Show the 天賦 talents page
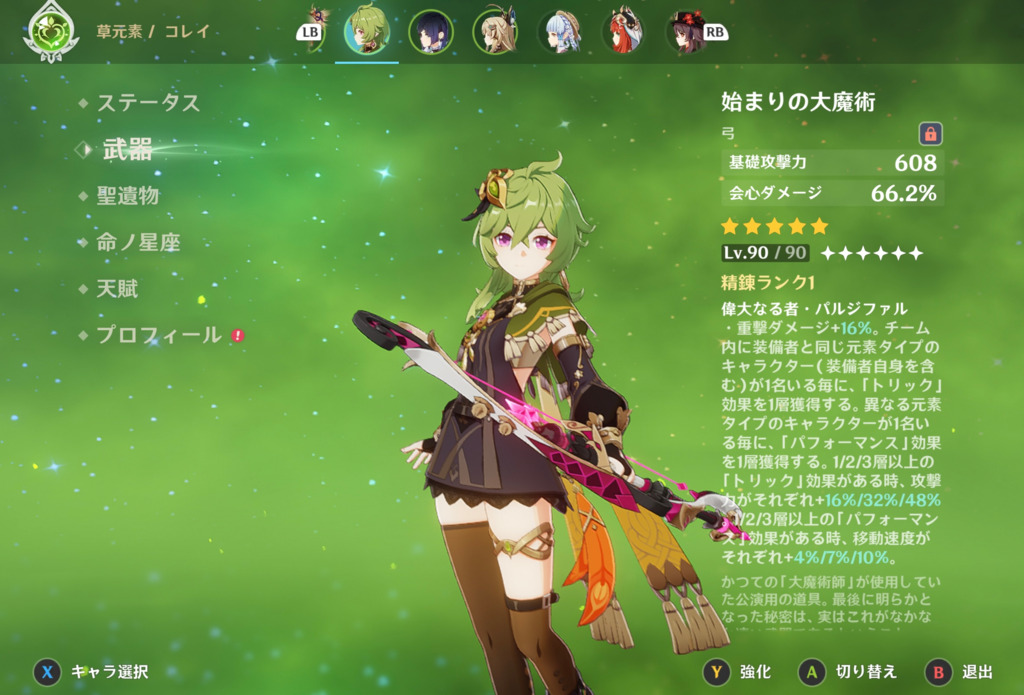 point(117,289)
